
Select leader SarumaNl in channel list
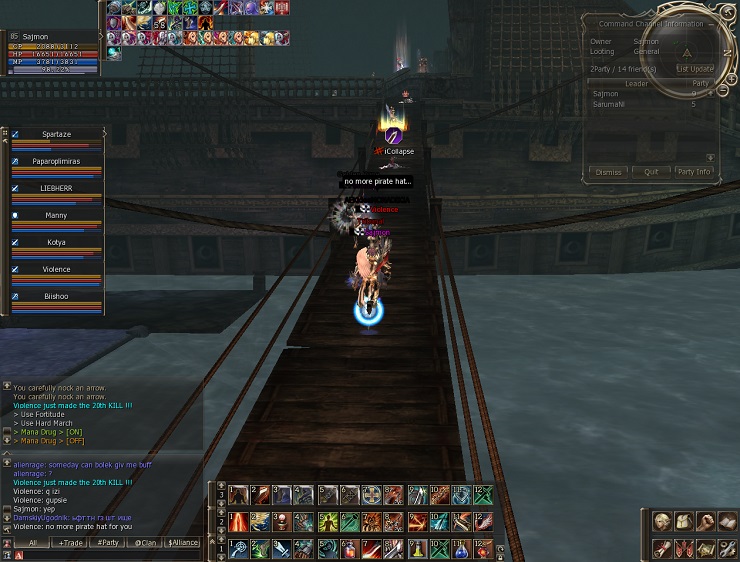pos(608,104)
